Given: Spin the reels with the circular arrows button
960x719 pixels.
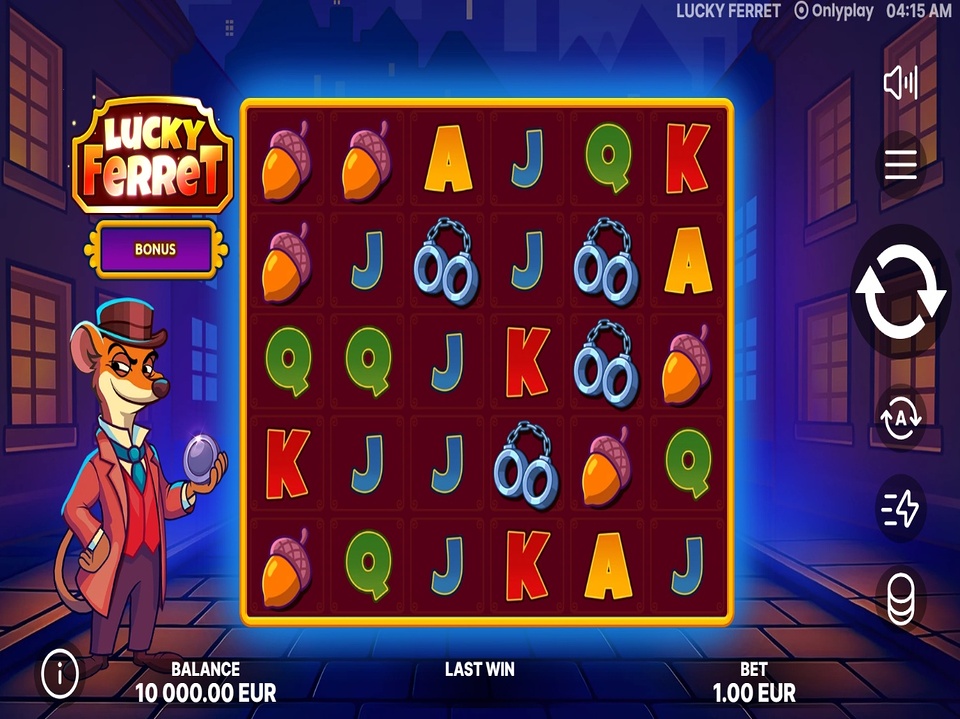Looking at the screenshot, I should click(x=899, y=291).
